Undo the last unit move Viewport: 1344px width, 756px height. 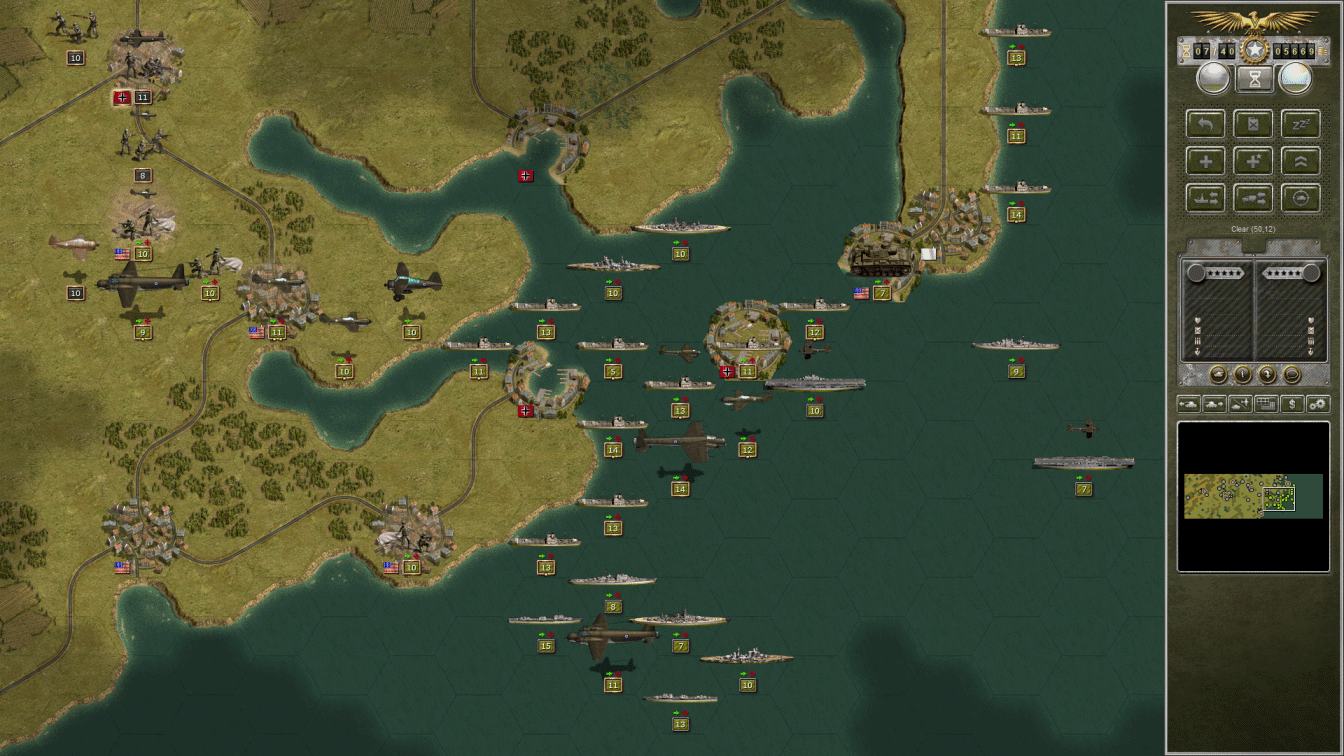(1205, 123)
